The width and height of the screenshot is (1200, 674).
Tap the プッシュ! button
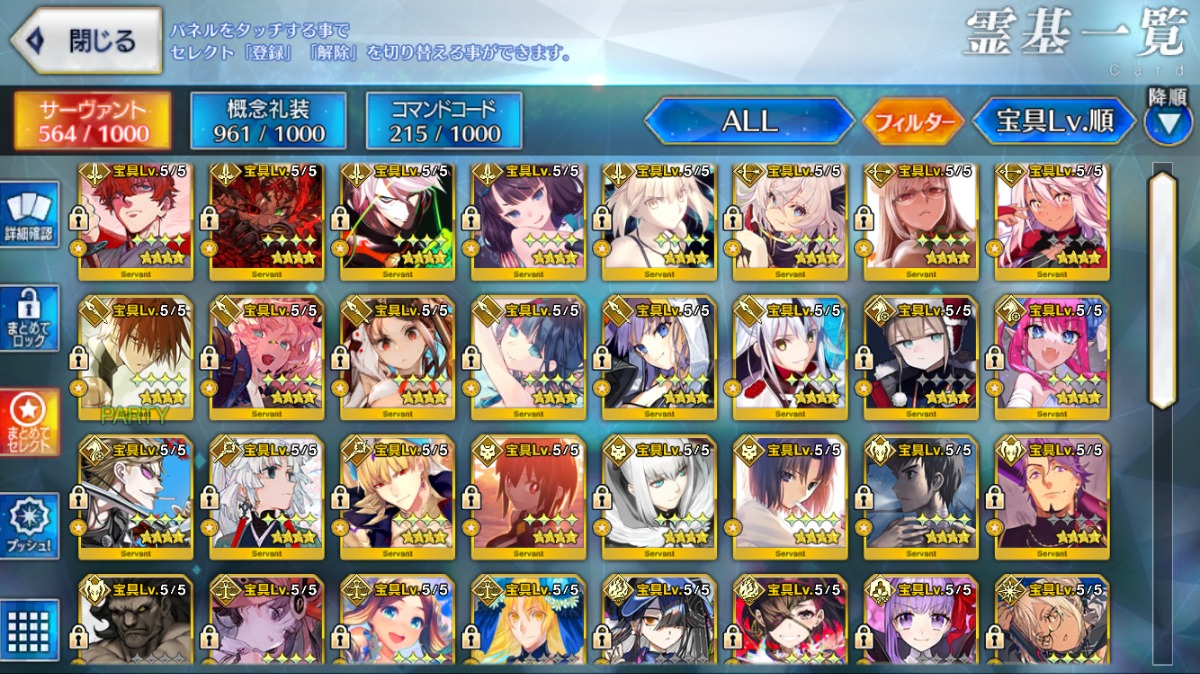coord(29,526)
